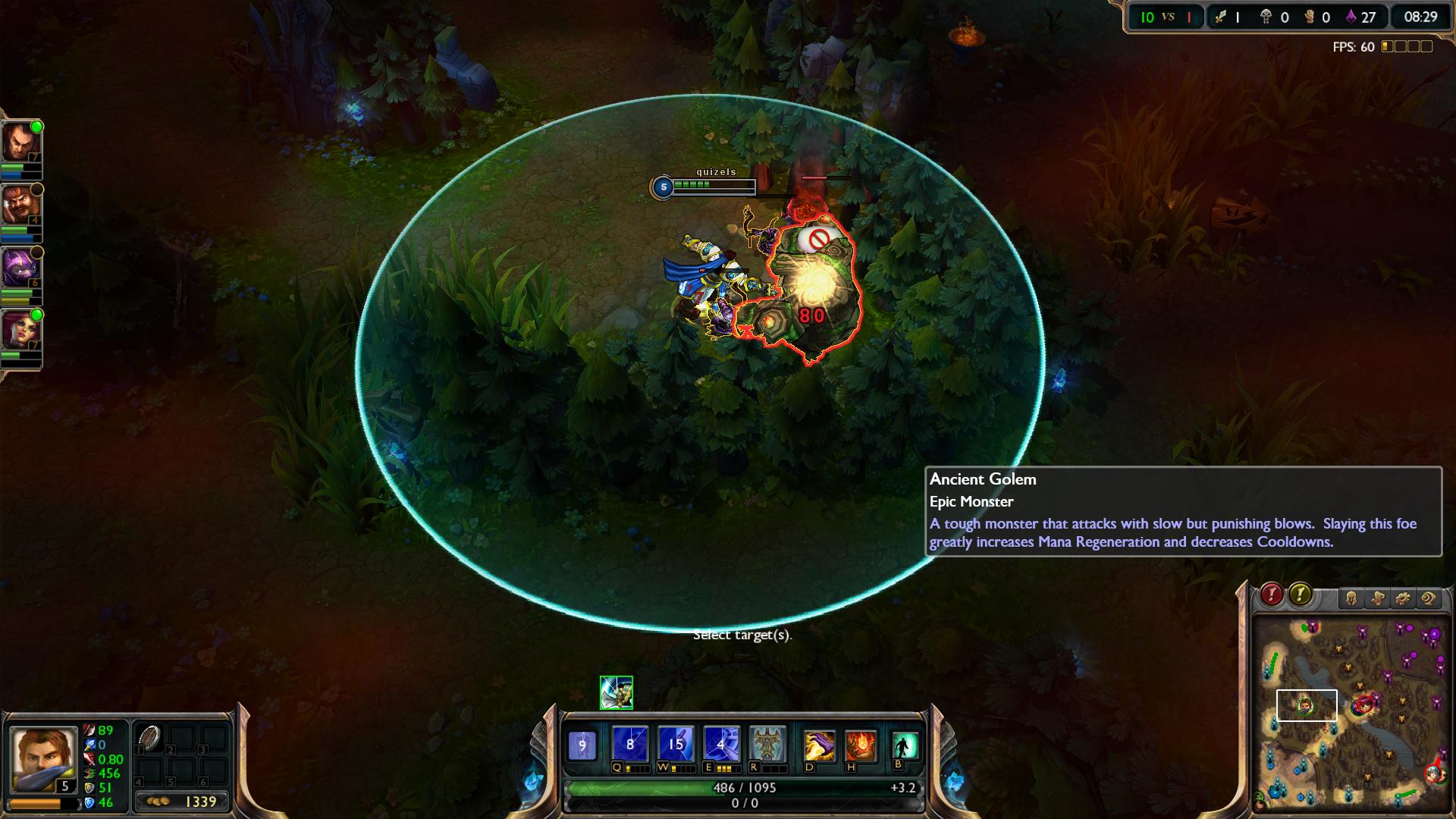Trigger the R ultimate, Demacian Justice
The height and width of the screenshot is (819, 1456).
[767, 745]
